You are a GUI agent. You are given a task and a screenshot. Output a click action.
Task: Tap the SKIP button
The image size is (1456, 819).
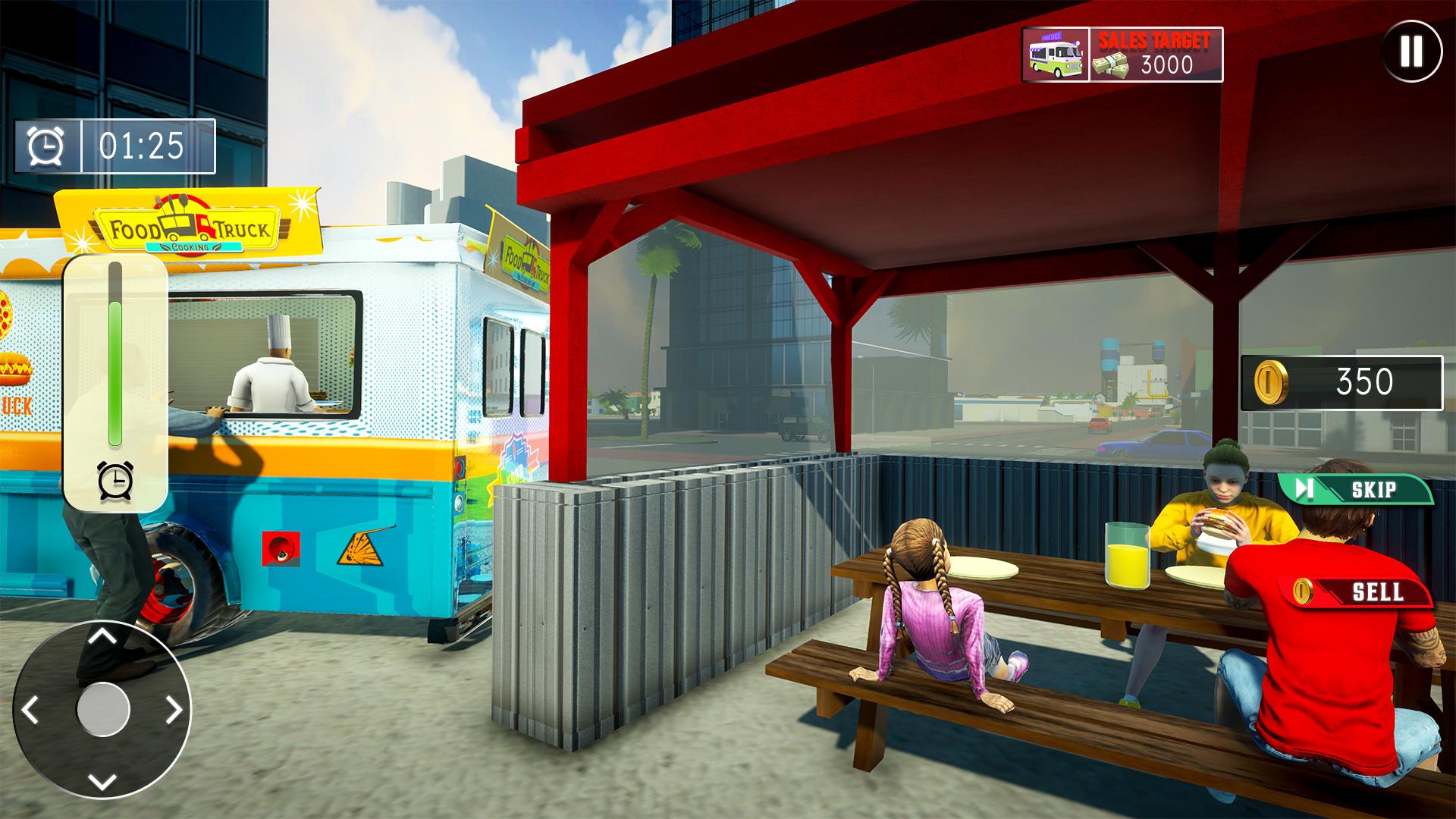(1357, 489)
